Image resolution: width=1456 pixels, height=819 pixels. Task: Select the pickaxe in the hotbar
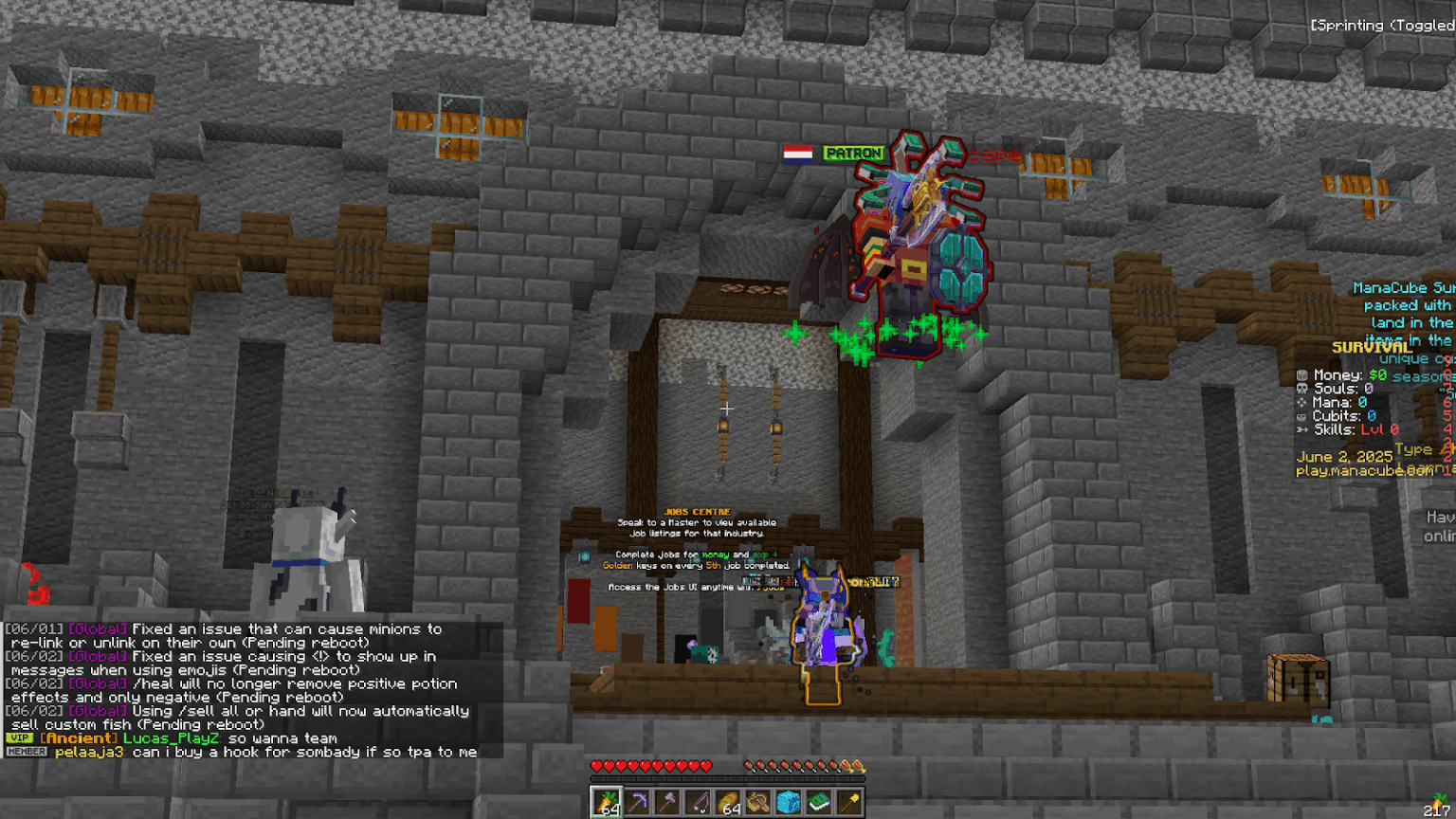[x=638, y=801]
